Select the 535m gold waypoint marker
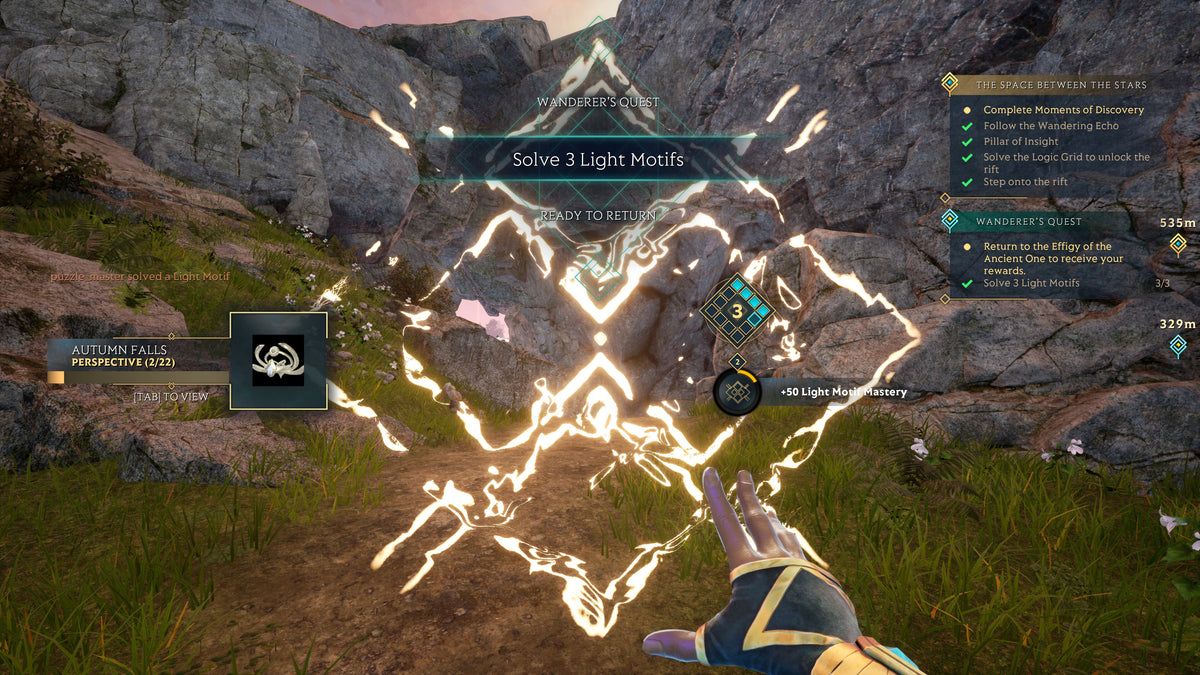The image size is (1200, 675). (x=1178, y=244)
